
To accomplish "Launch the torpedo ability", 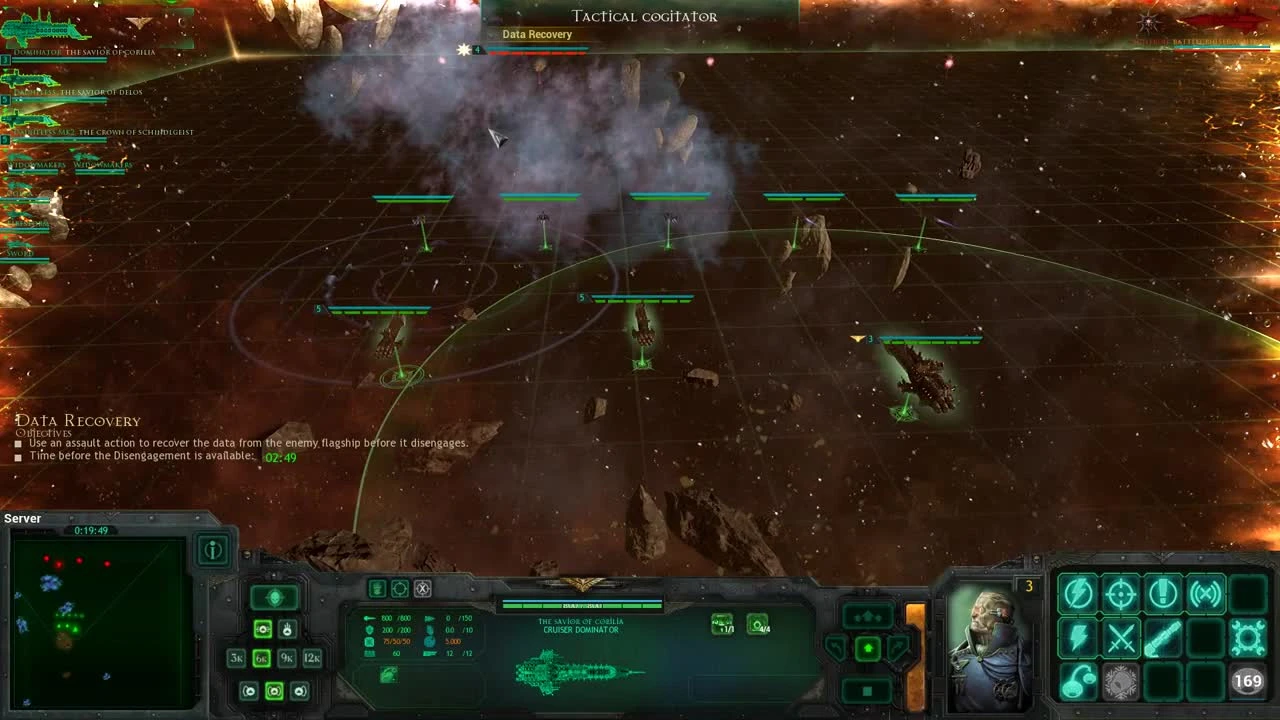I will pyautogui.click(x=1163, y=638).
